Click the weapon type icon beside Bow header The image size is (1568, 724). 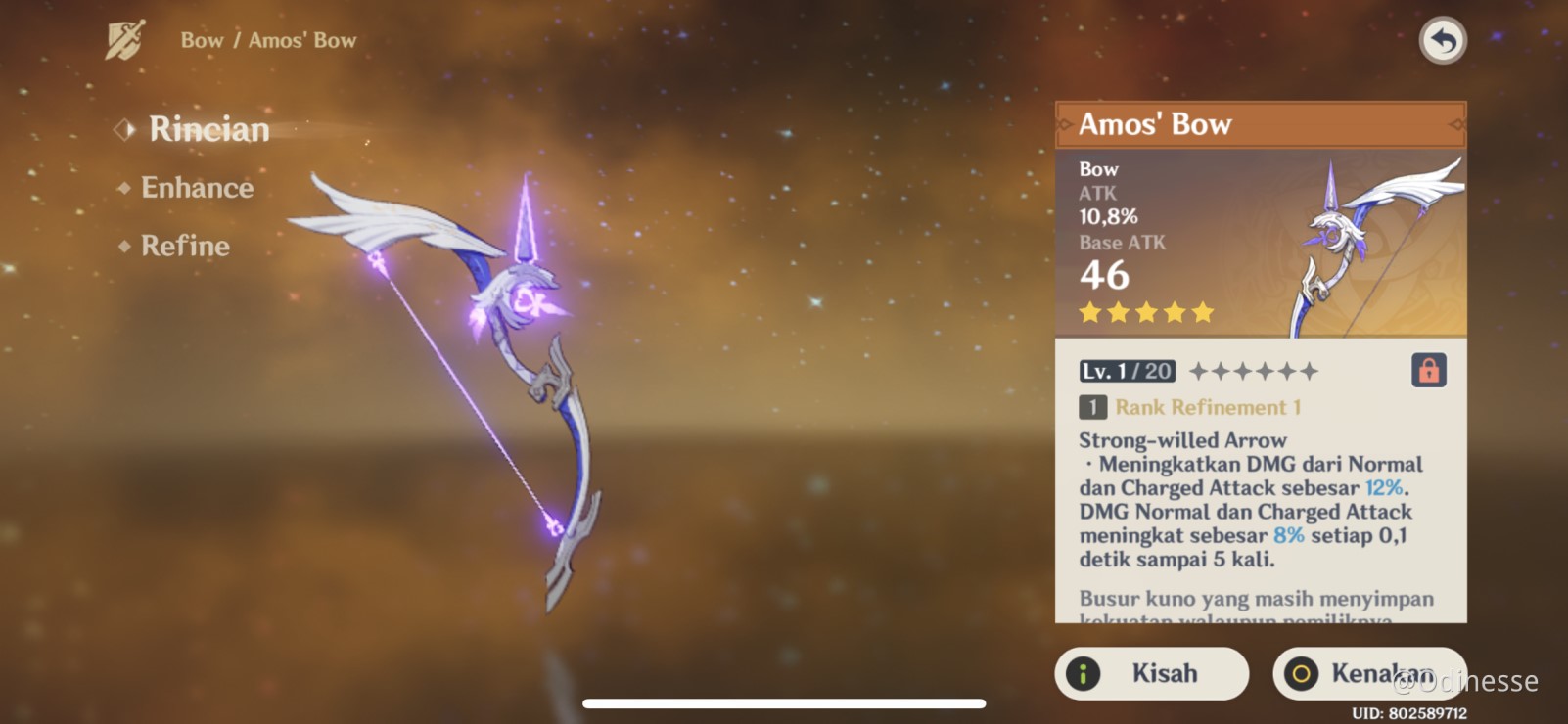point(122,39)
